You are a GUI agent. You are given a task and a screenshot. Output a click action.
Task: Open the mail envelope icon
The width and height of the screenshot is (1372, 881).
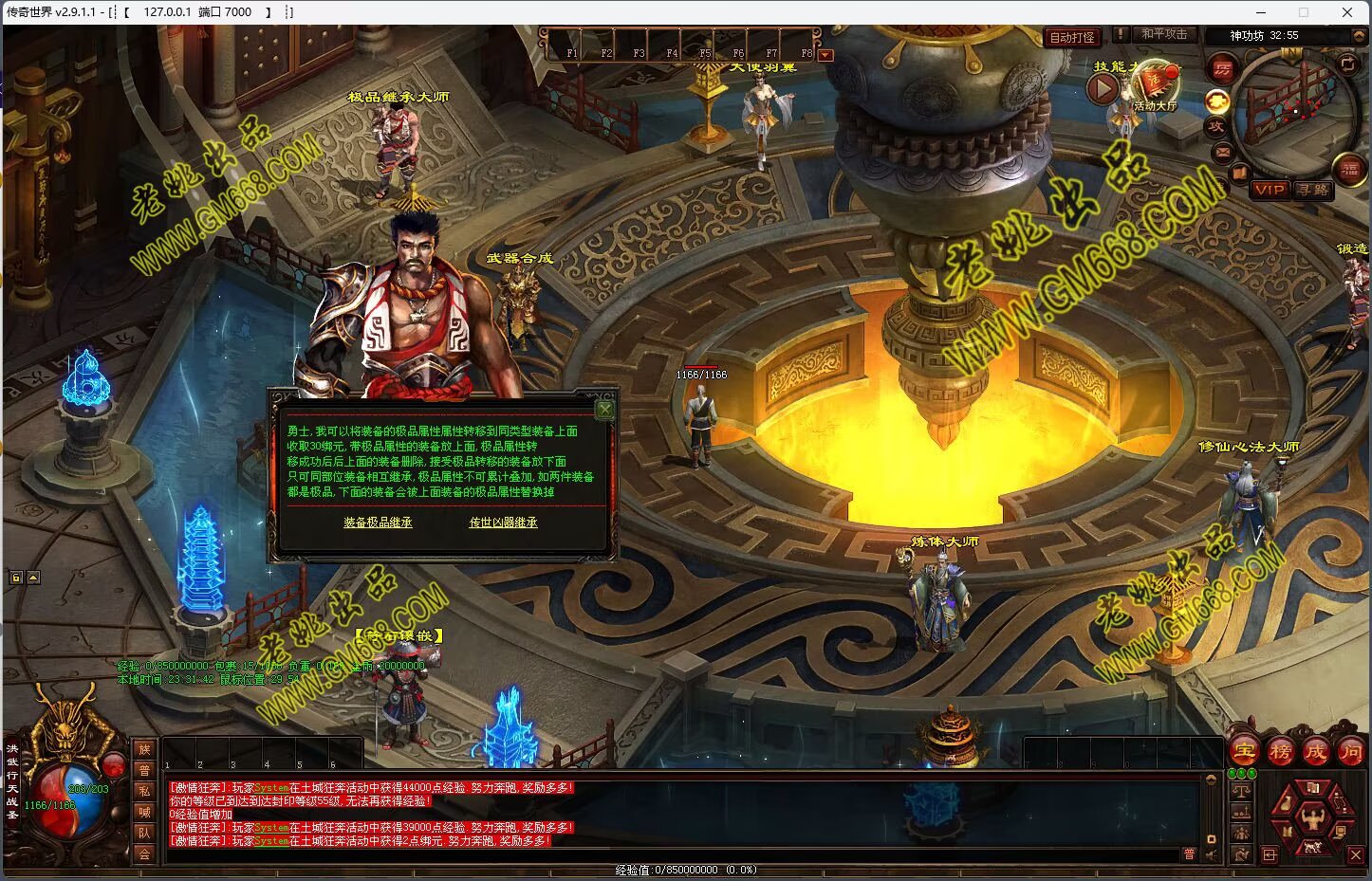click(1222, 151)
